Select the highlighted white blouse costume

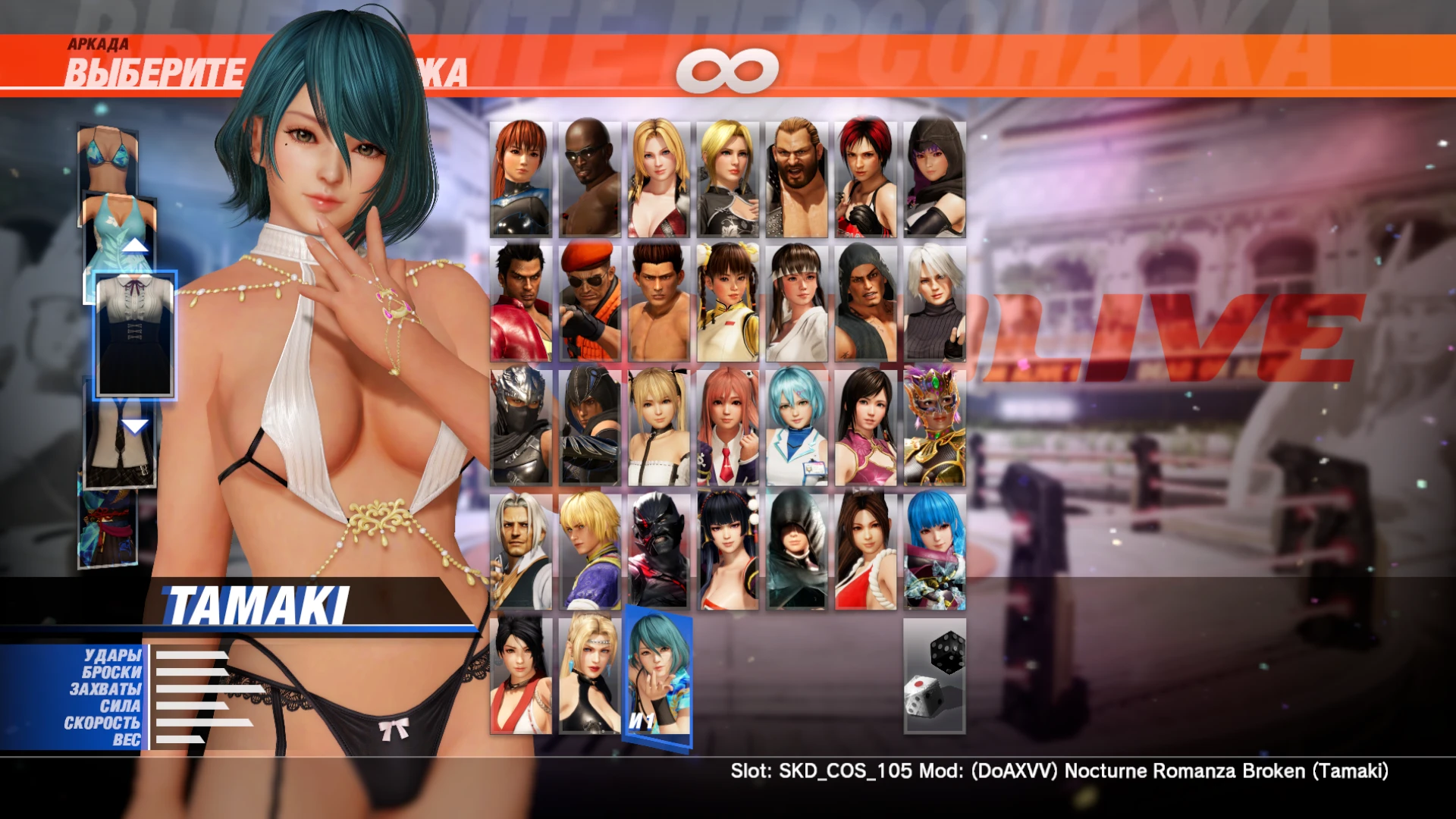(x=135, y=334)
